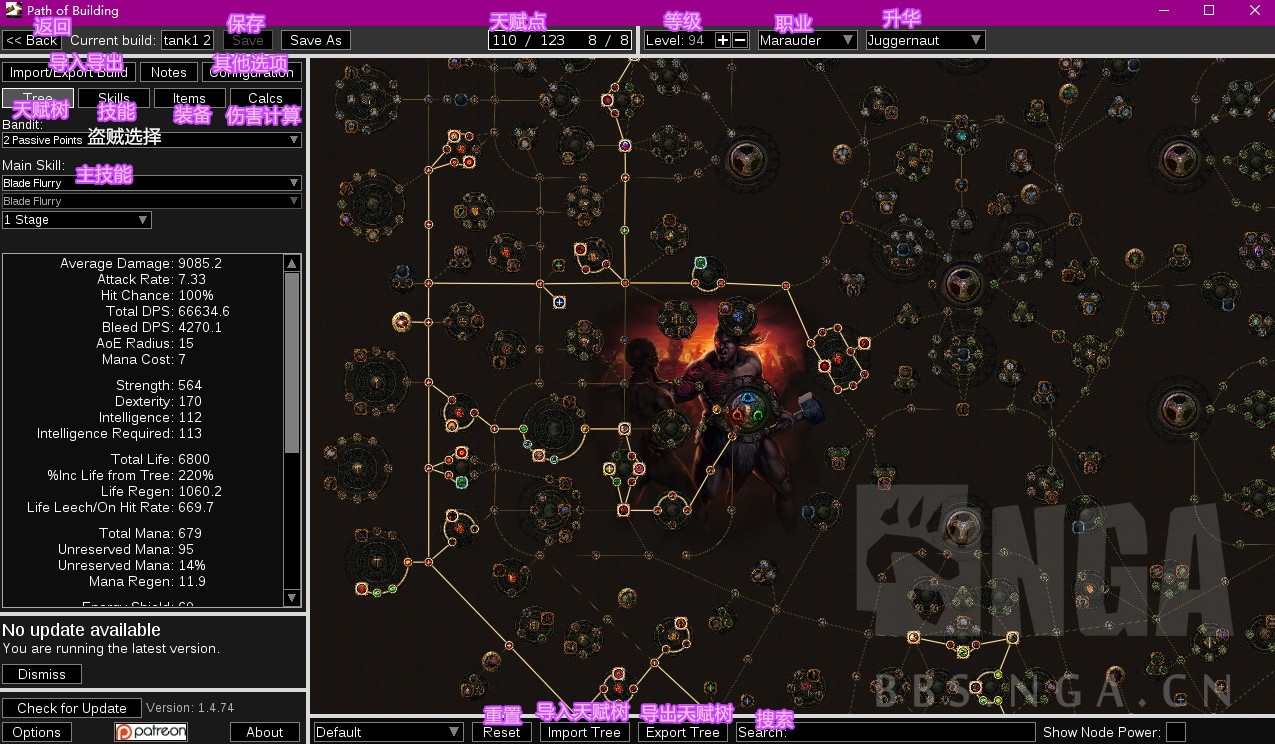Open the Bandit dropdown
This screenshot has width=1275, height=744.
point(151,140)
